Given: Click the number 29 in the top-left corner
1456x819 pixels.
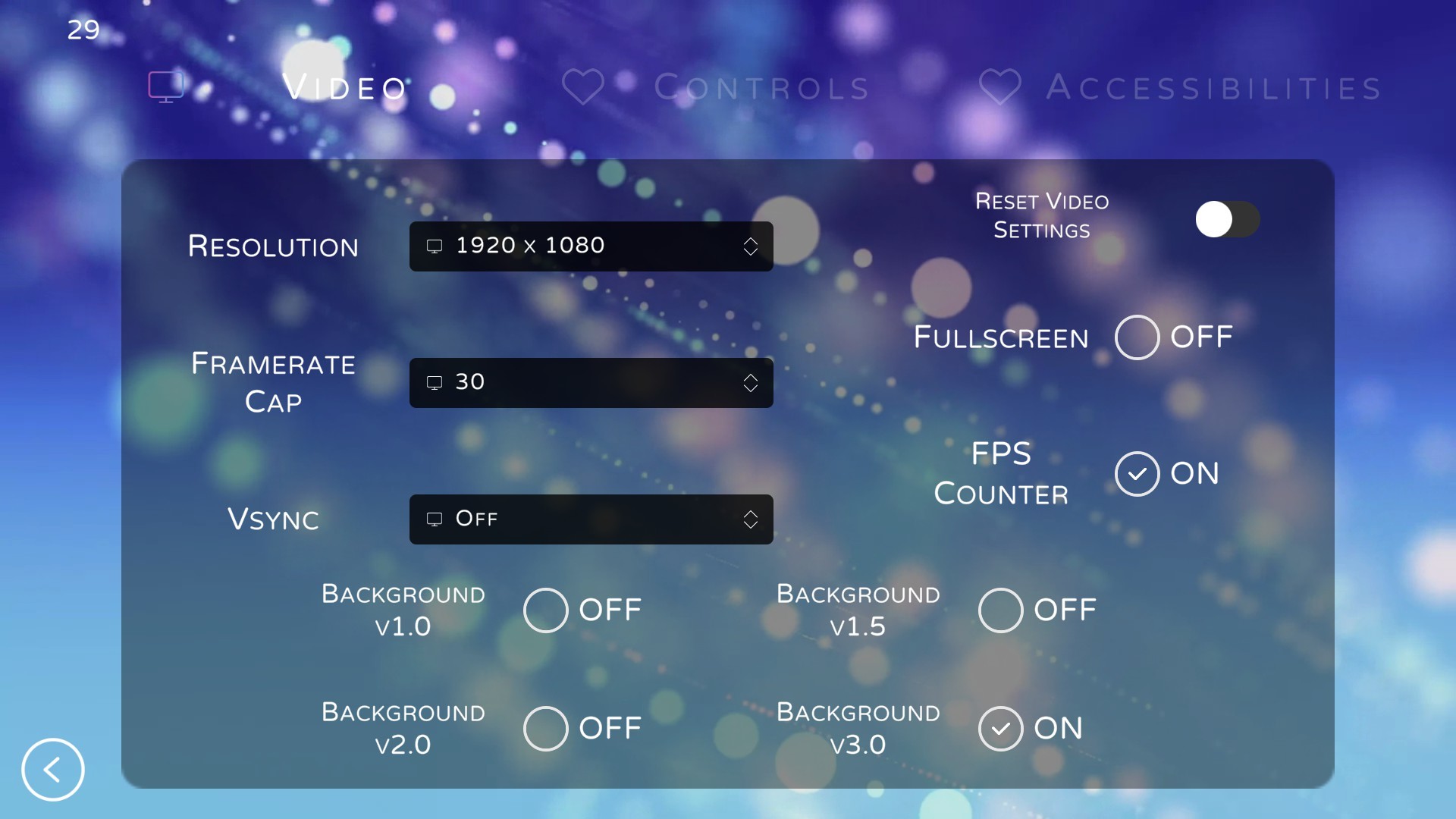Looking at the screenshot, I should click(82, 29).
